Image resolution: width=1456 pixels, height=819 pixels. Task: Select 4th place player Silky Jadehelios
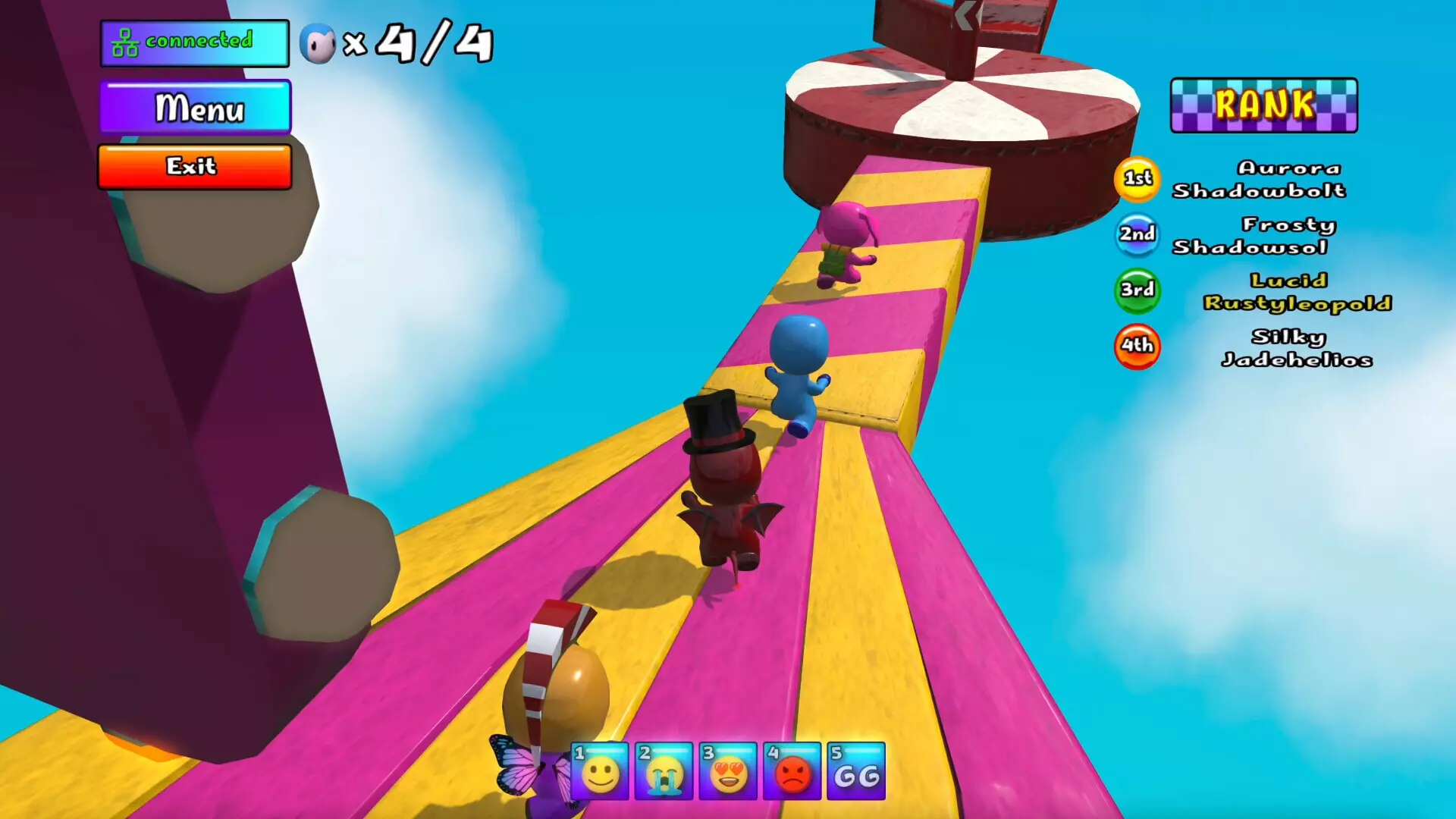(1296, 348)
